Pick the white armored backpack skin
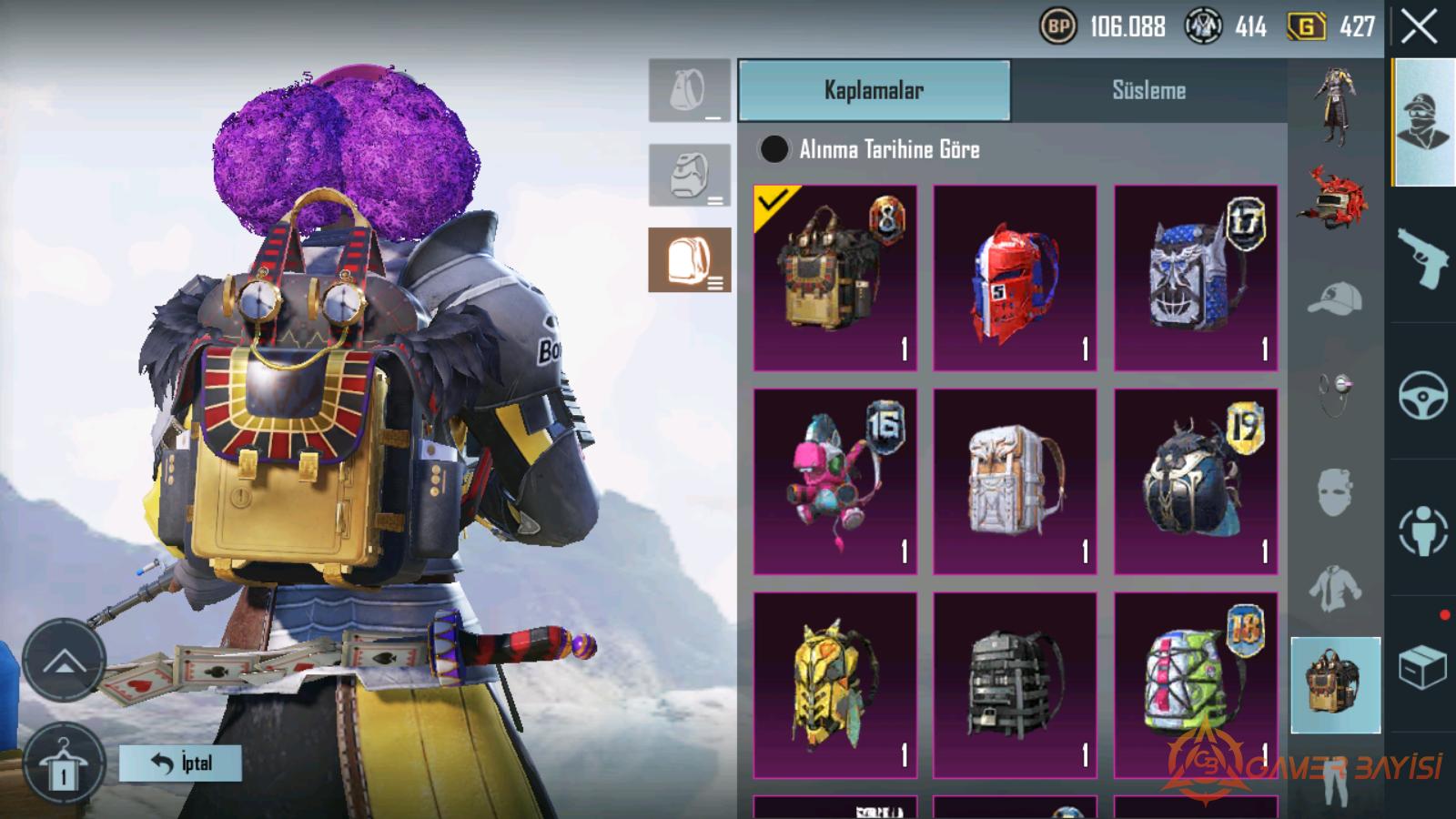 (x=1015, y=481)
